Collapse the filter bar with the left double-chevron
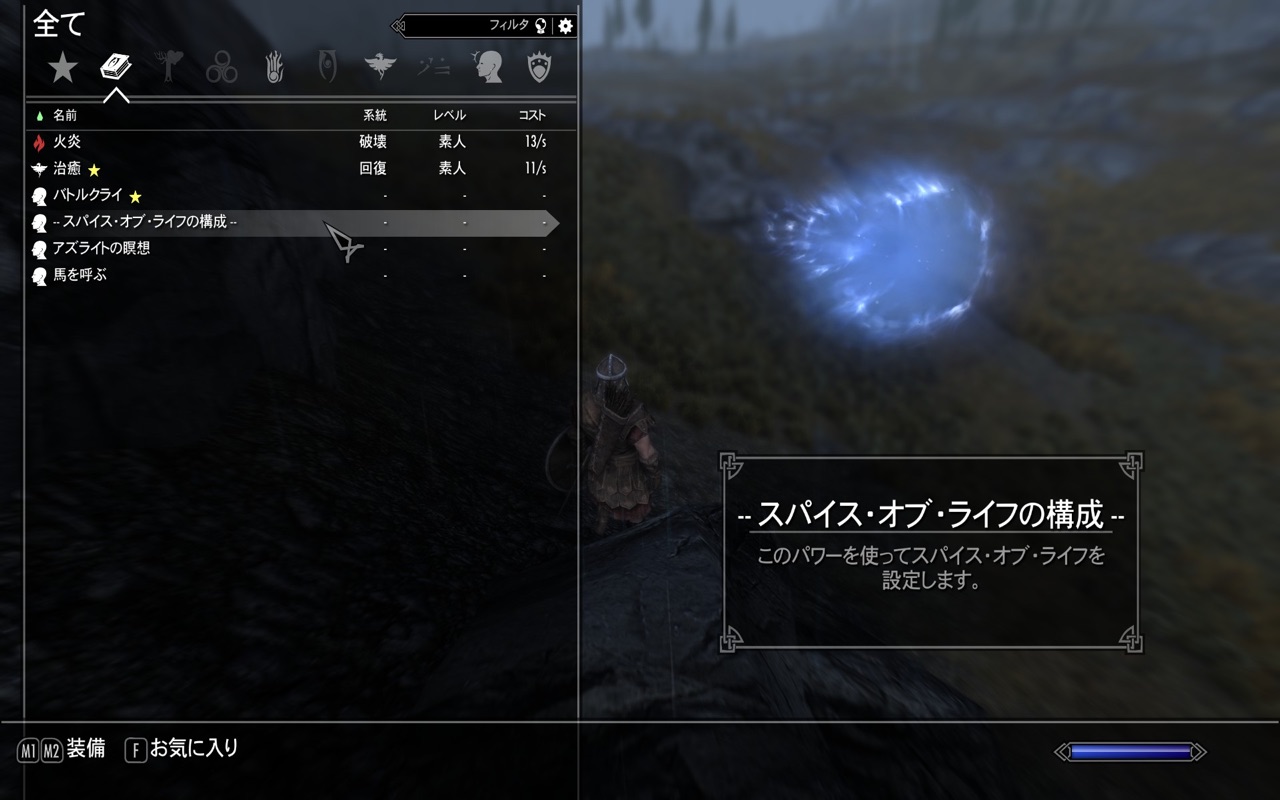 397,25
